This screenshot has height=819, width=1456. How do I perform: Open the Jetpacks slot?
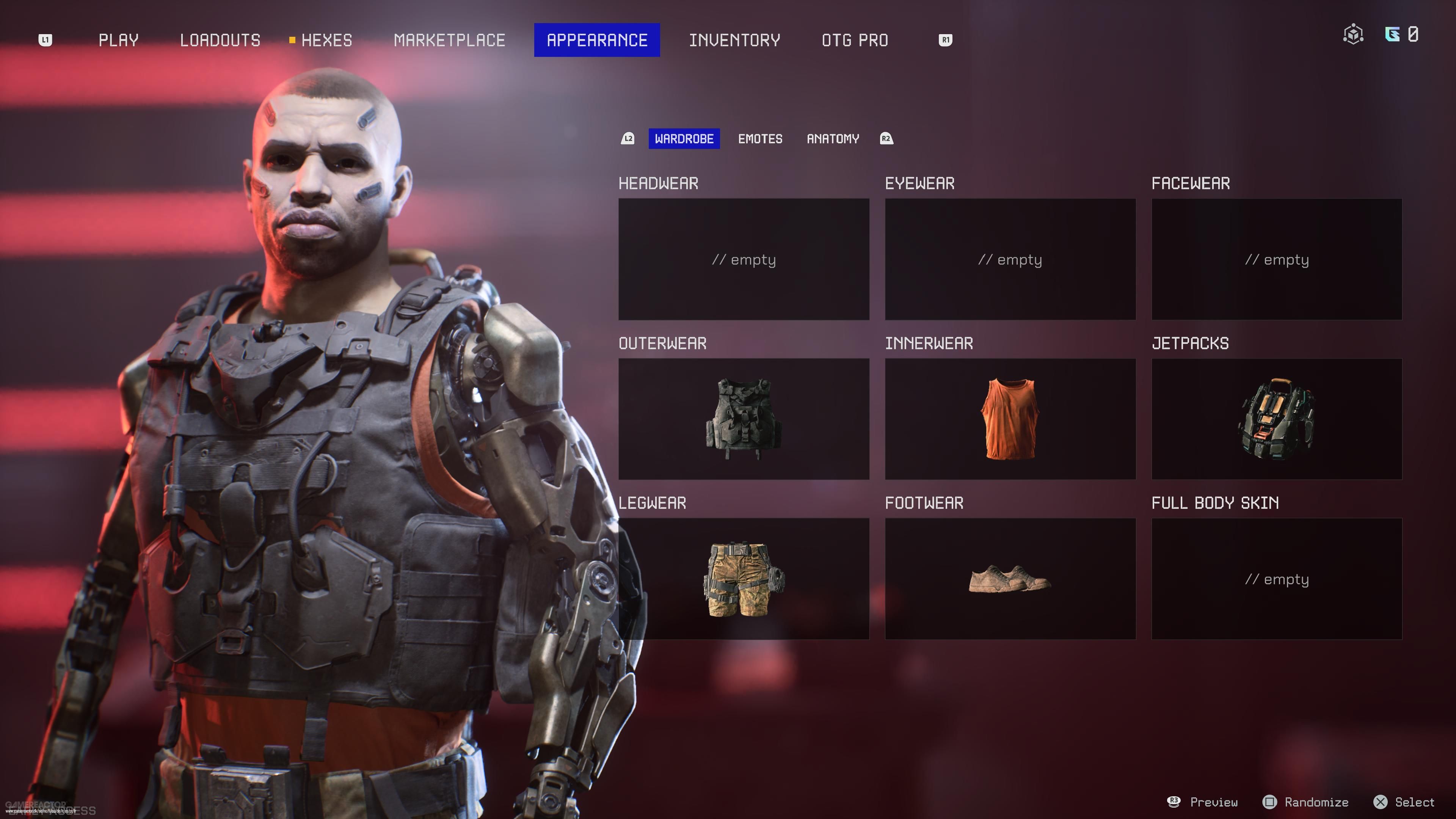(1276, 419)
